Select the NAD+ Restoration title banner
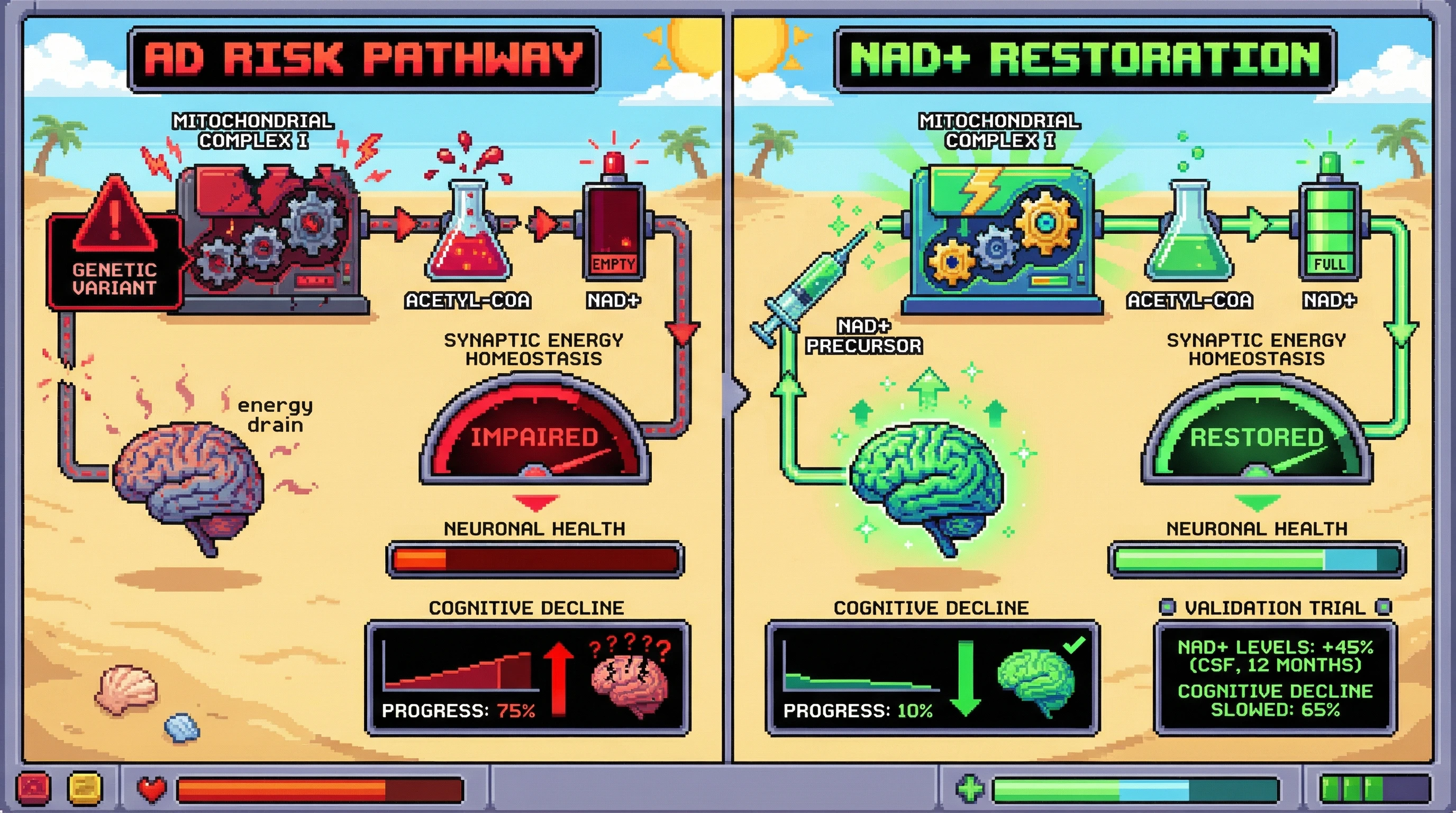This screenshot has width=1456, height=813. (x=1085, y=59)
